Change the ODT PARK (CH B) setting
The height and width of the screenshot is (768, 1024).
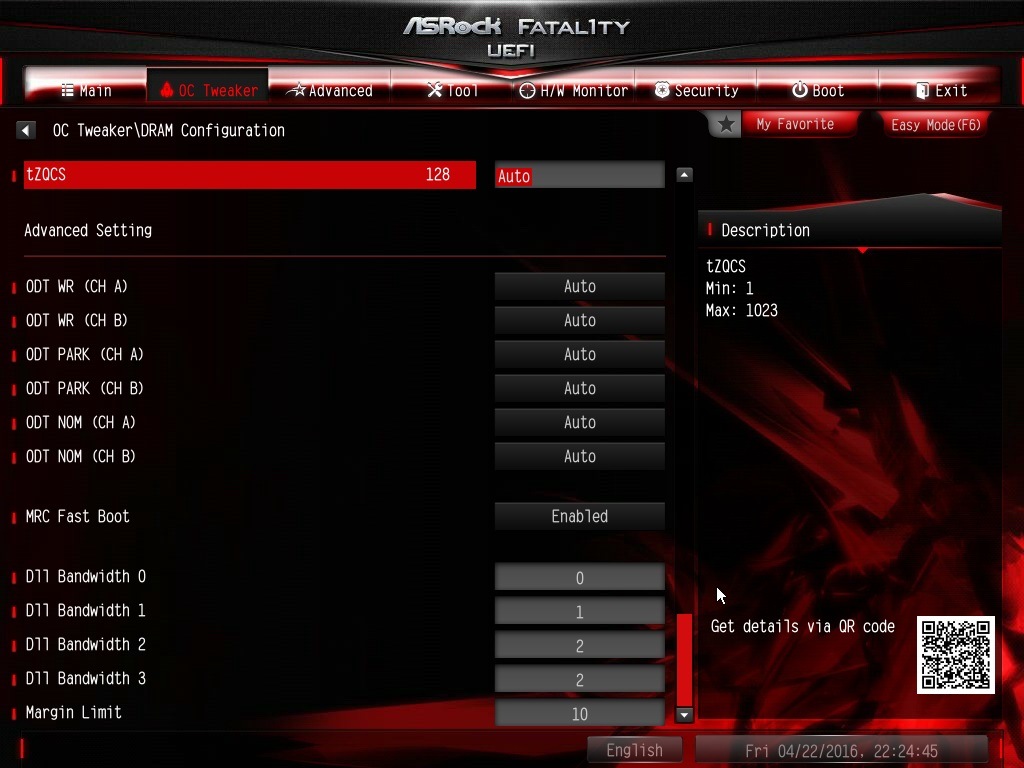[x=579, y=389]
